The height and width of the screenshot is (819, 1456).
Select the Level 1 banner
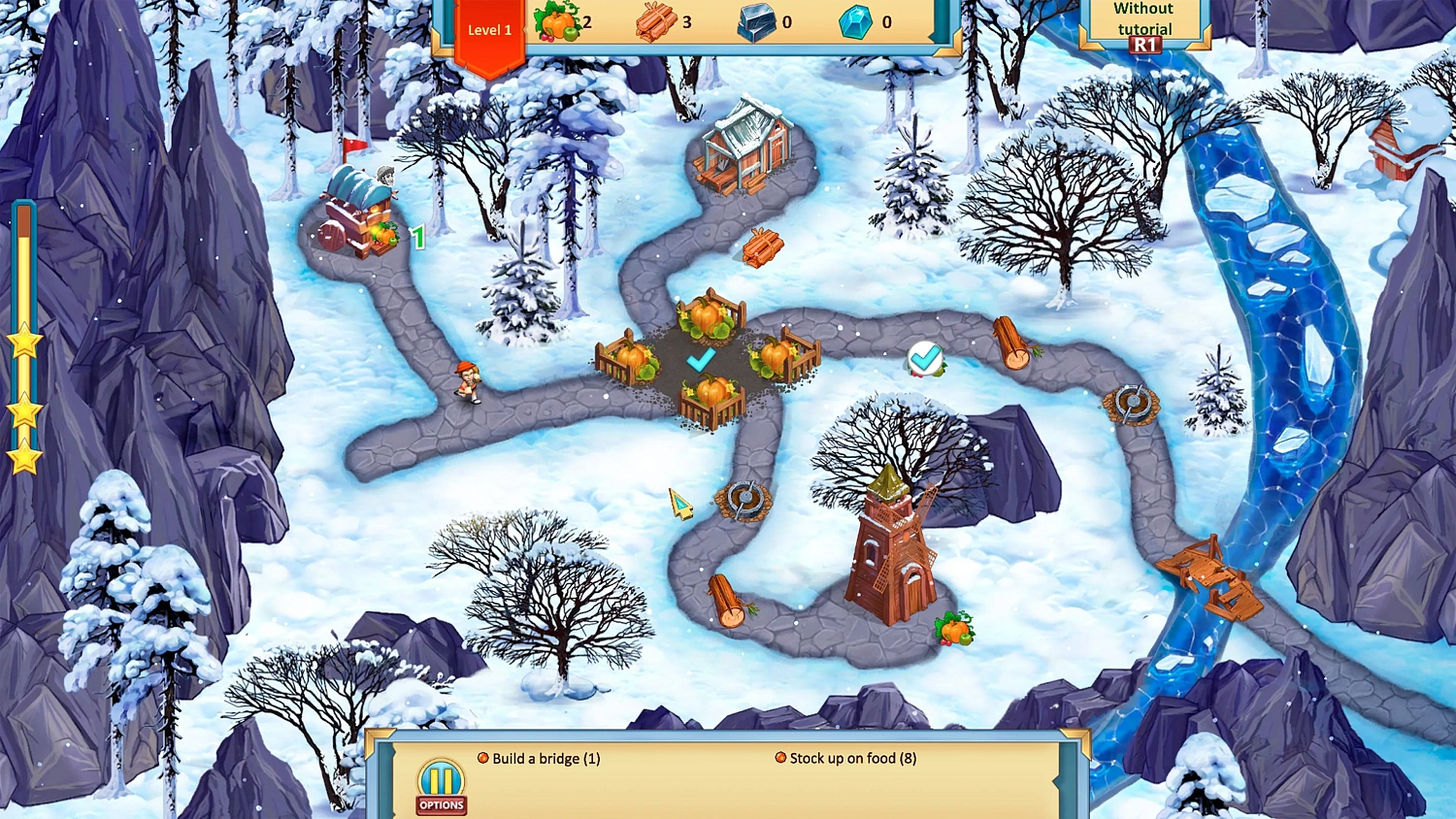click(489, 30)
